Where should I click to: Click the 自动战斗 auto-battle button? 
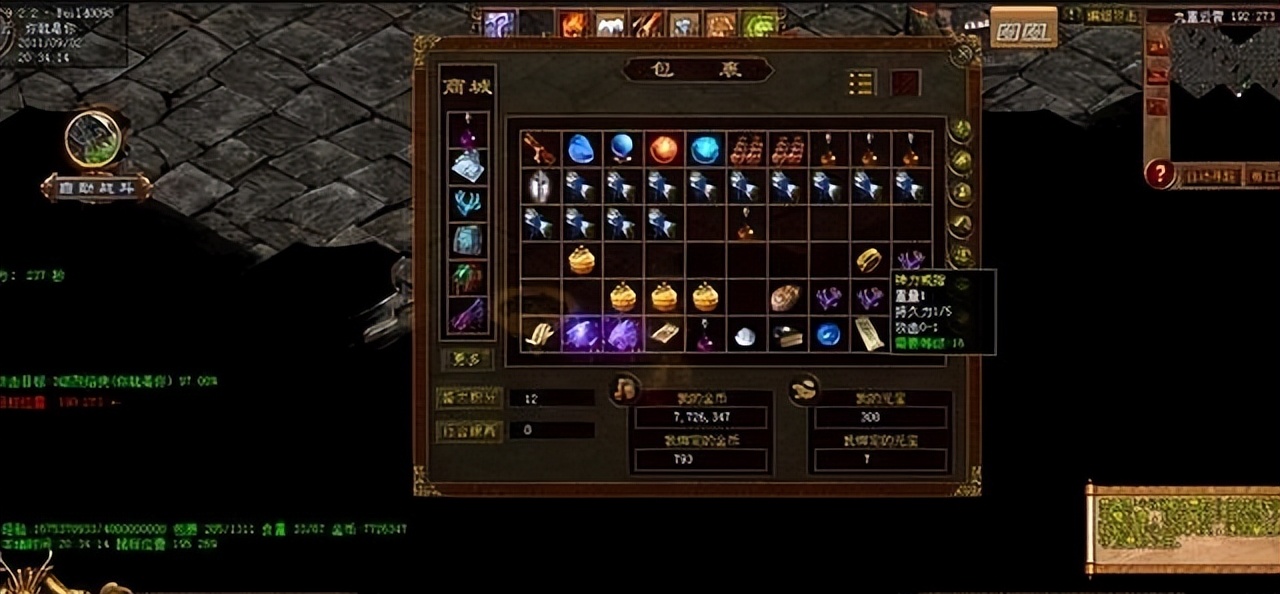click(x=97, y=188)
